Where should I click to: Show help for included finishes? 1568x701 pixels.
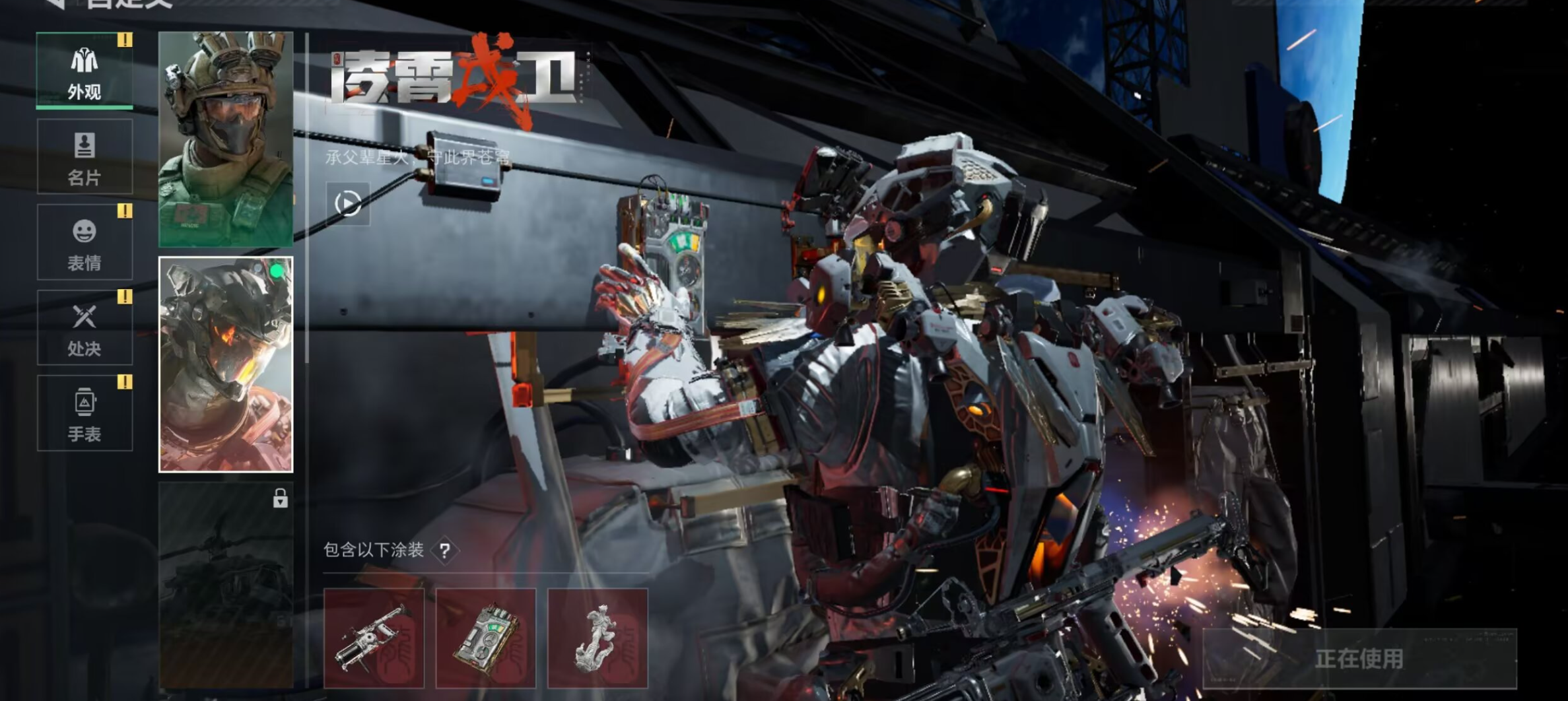(x=445, y=551)
